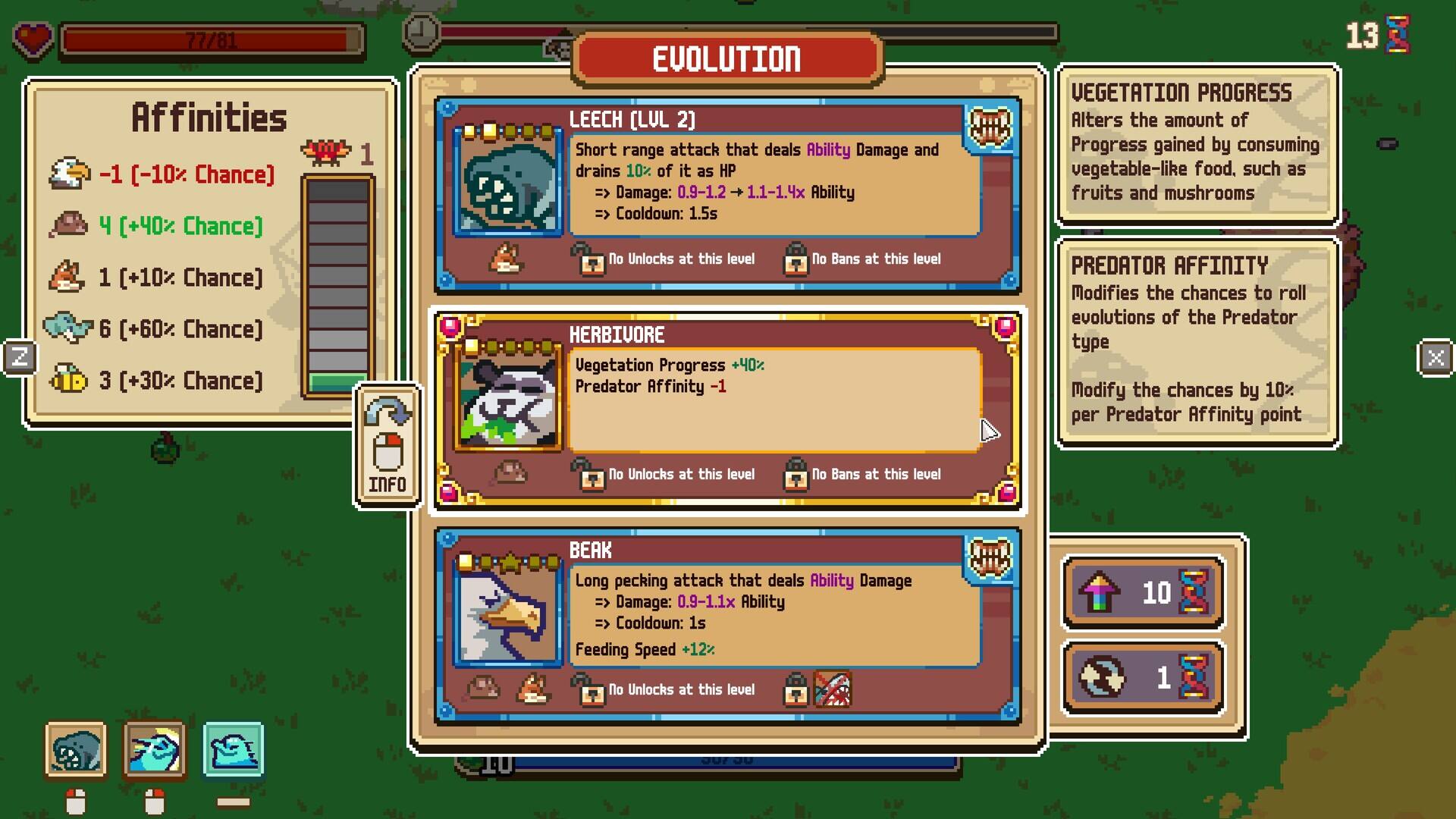Select the teal slug ability slot

pos(234,750)
